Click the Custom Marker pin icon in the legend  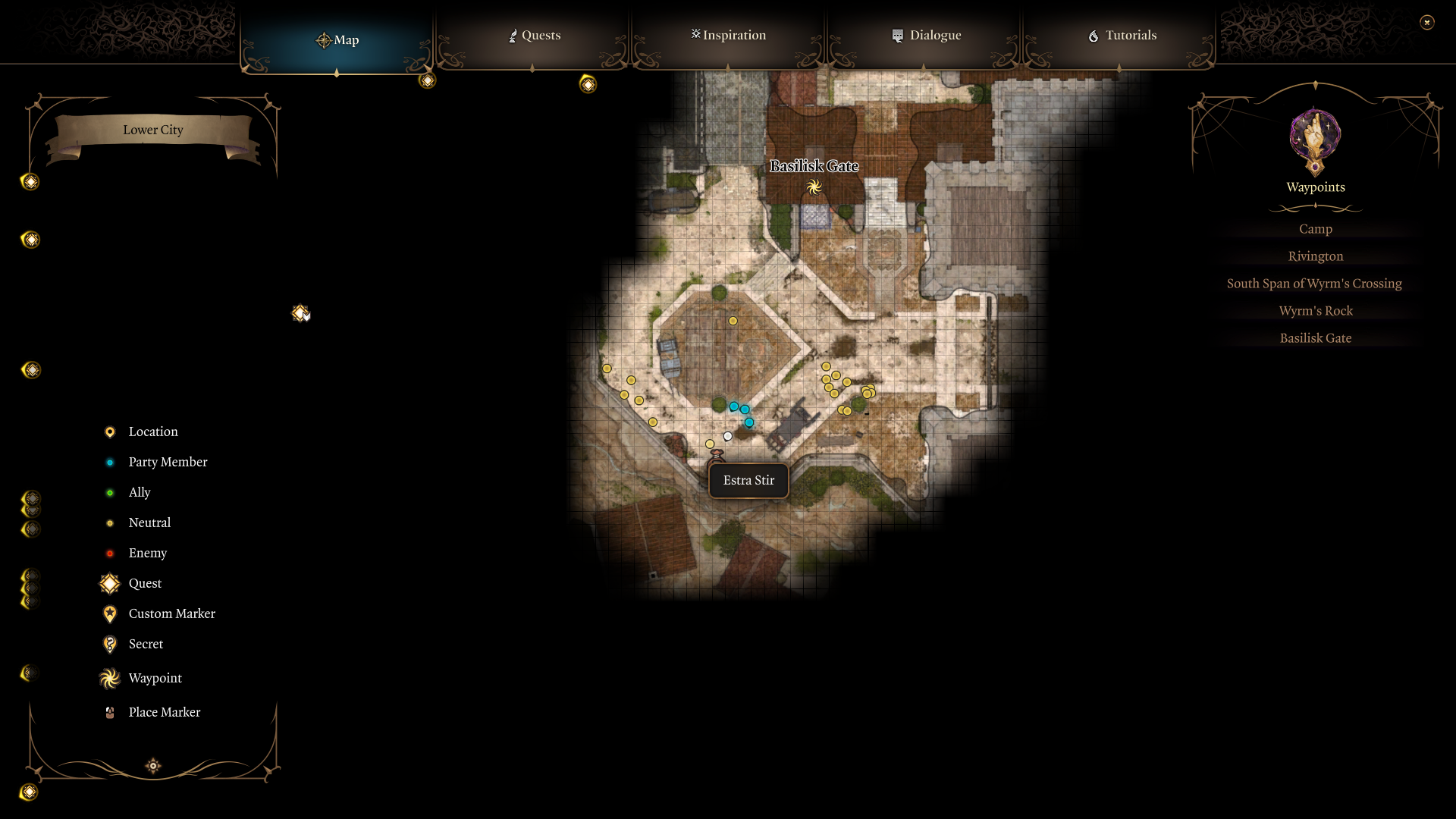pyautogui.click(x=109, y=613)
